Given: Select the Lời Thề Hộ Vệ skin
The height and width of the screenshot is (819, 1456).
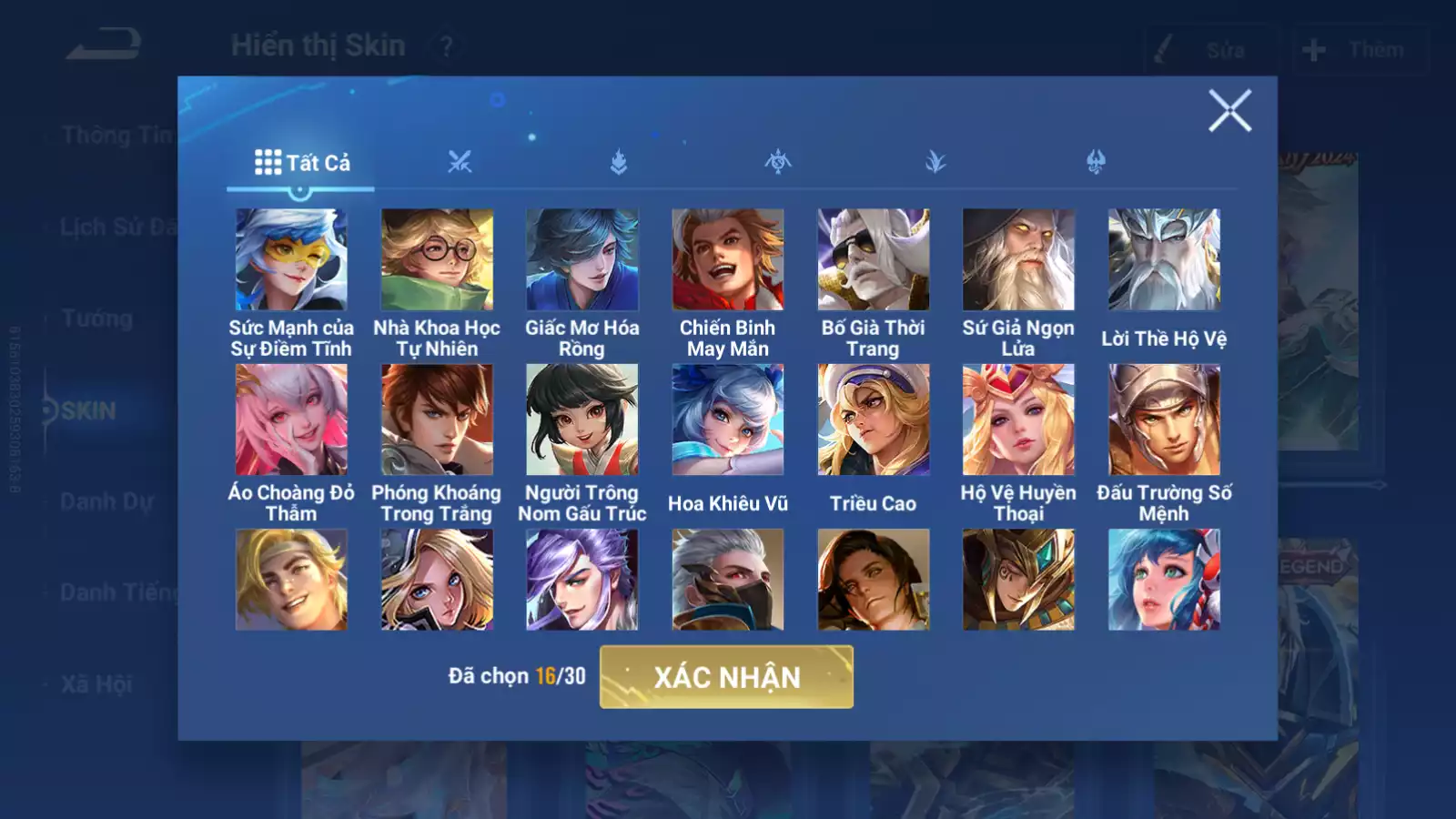Looking at the screenshot, I should pyautogui.click(x=1164, y=260).
